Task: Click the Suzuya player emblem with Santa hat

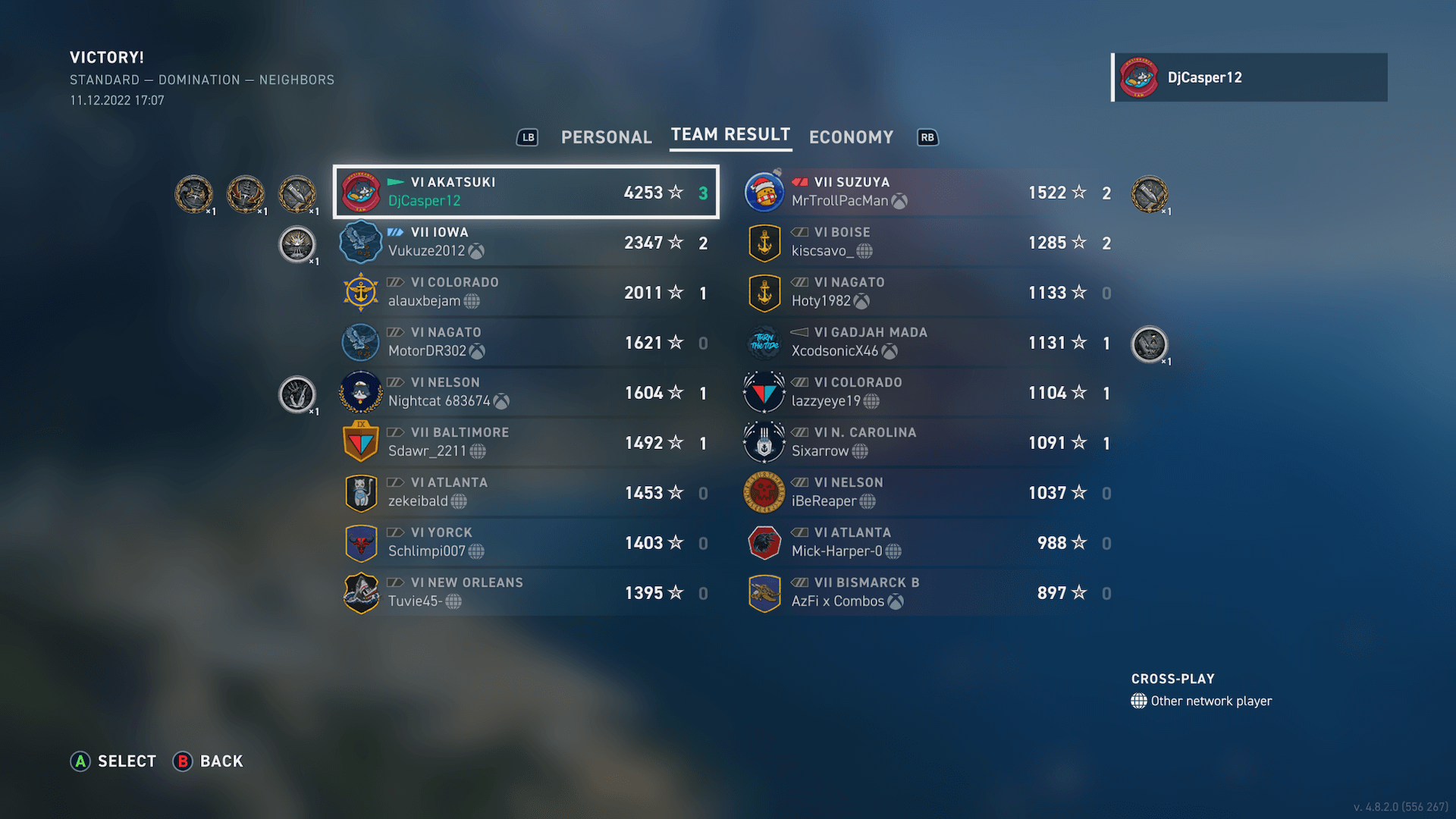Action: pos(764,192)
